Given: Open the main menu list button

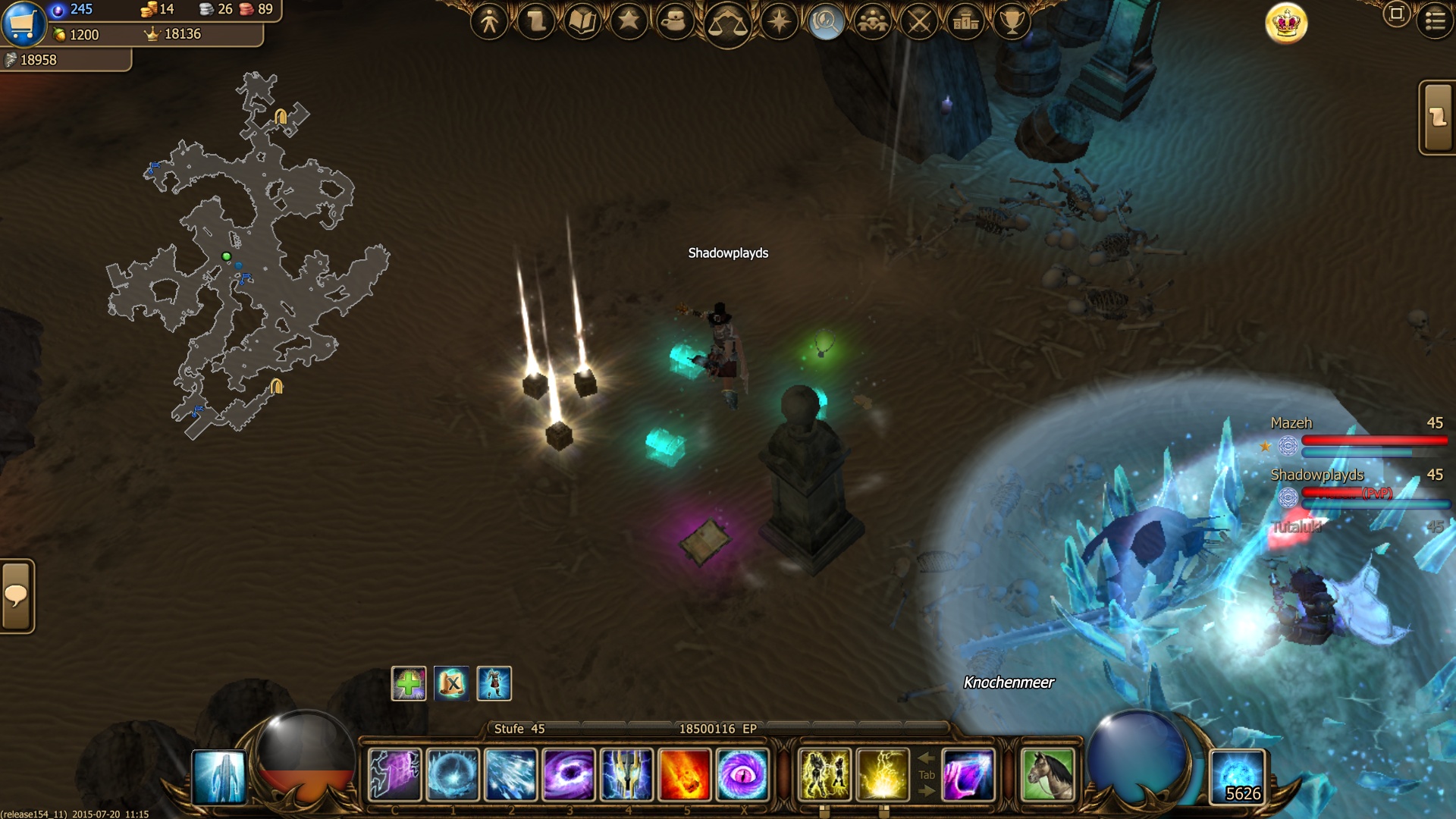Looking at the screenshot, I should point(1435,21).
